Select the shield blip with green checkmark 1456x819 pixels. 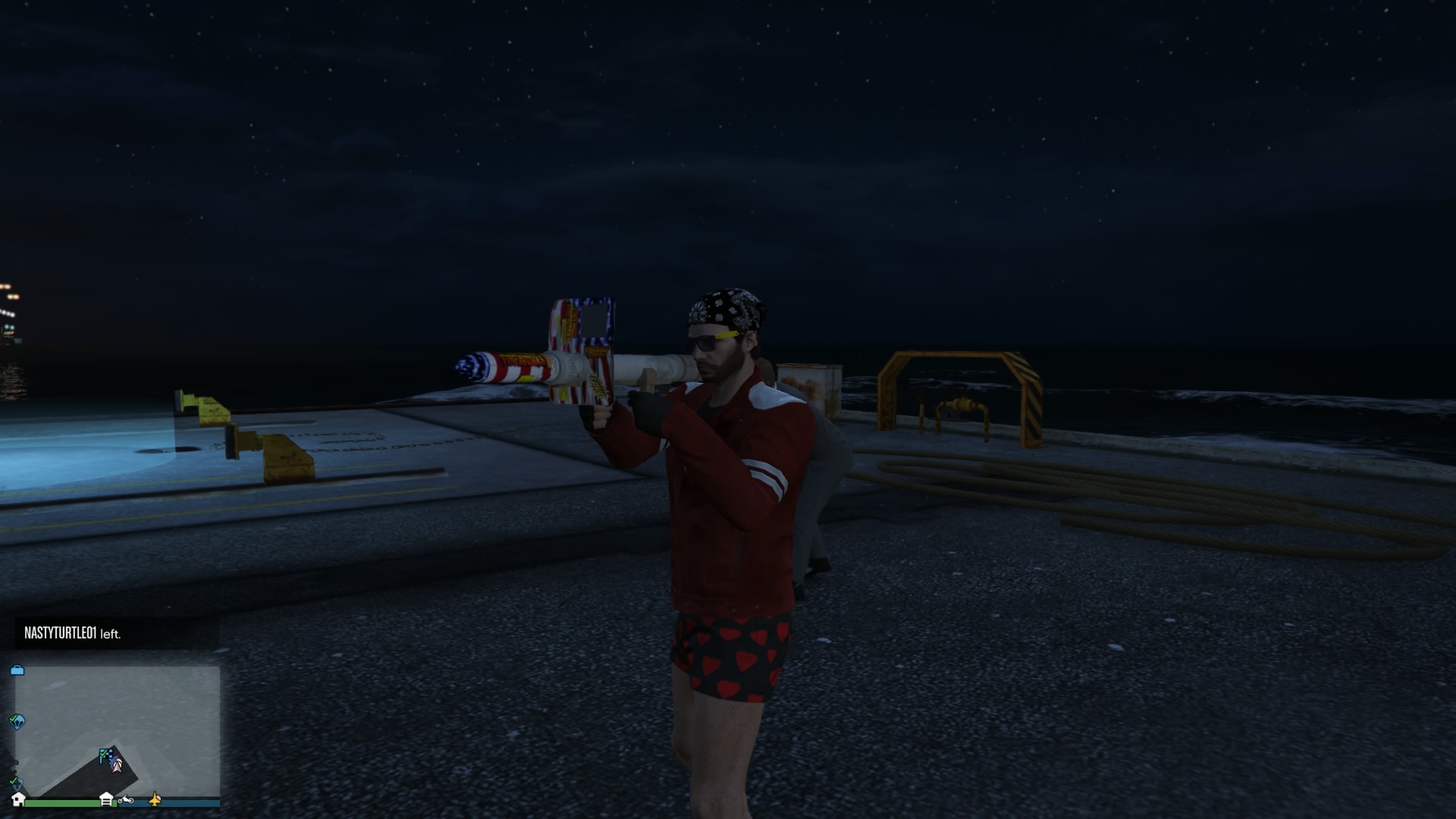point(15,782)
